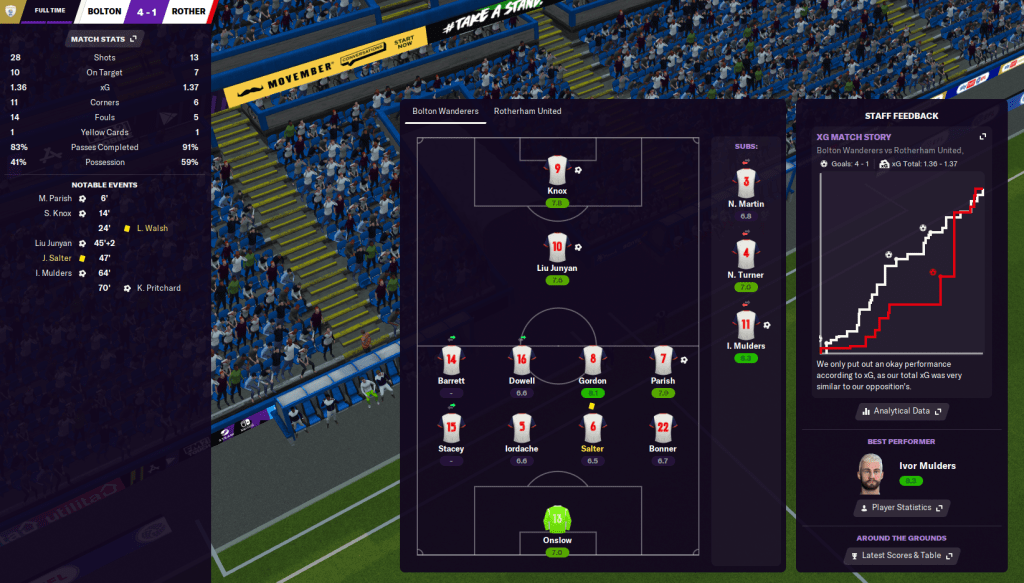Switch to the Rotherham United tab

pos(527,111)
